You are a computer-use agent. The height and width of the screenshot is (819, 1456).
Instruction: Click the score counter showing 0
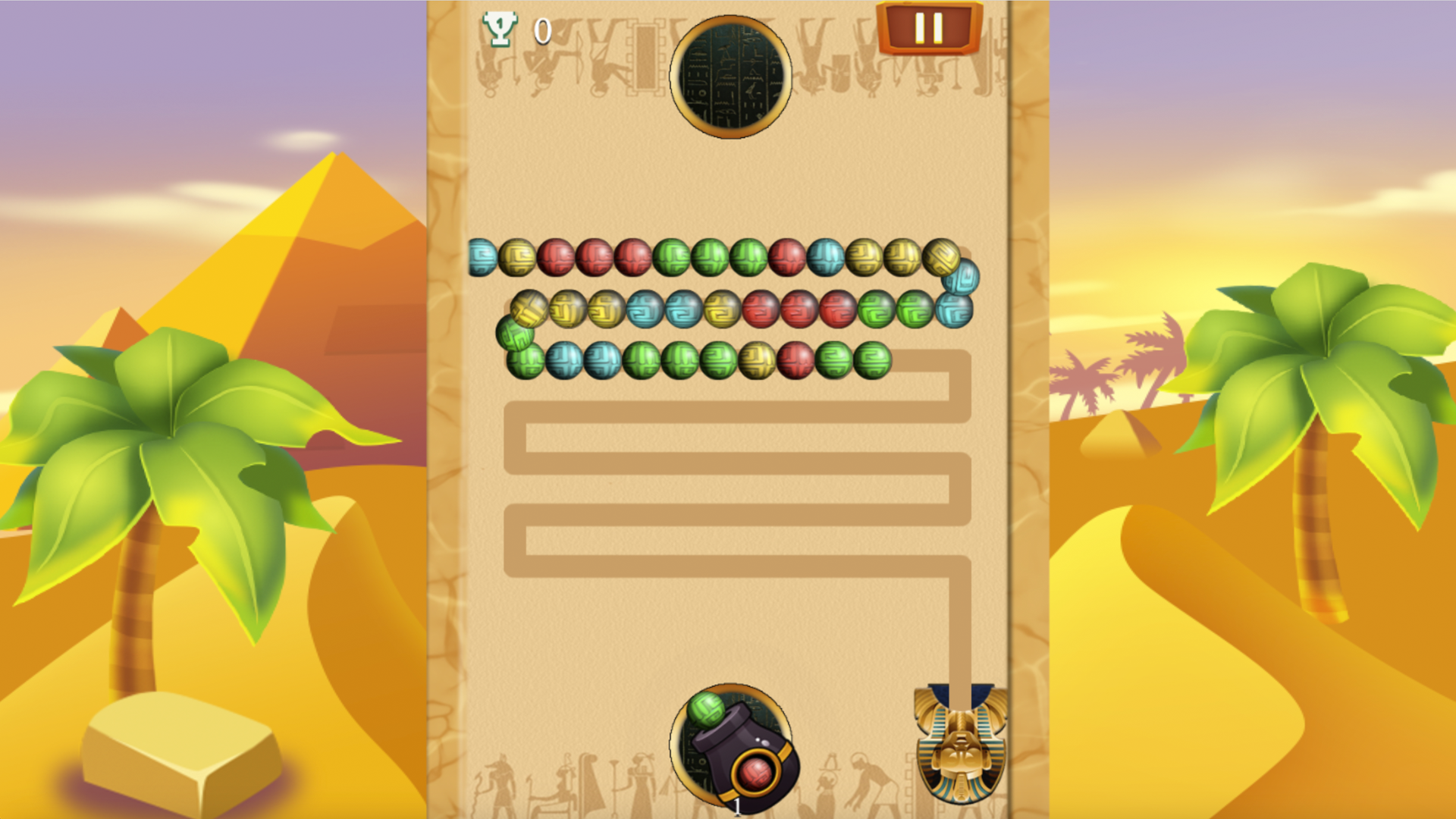[x=541, y=29]
